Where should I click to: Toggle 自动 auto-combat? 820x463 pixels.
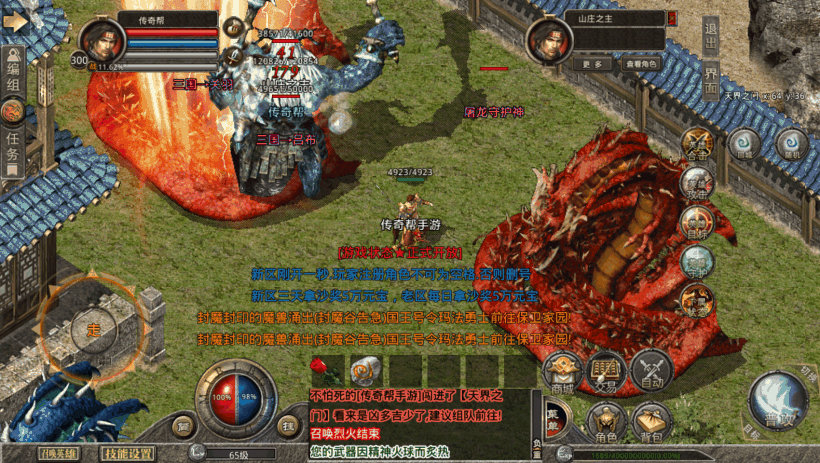click(652, 369)
